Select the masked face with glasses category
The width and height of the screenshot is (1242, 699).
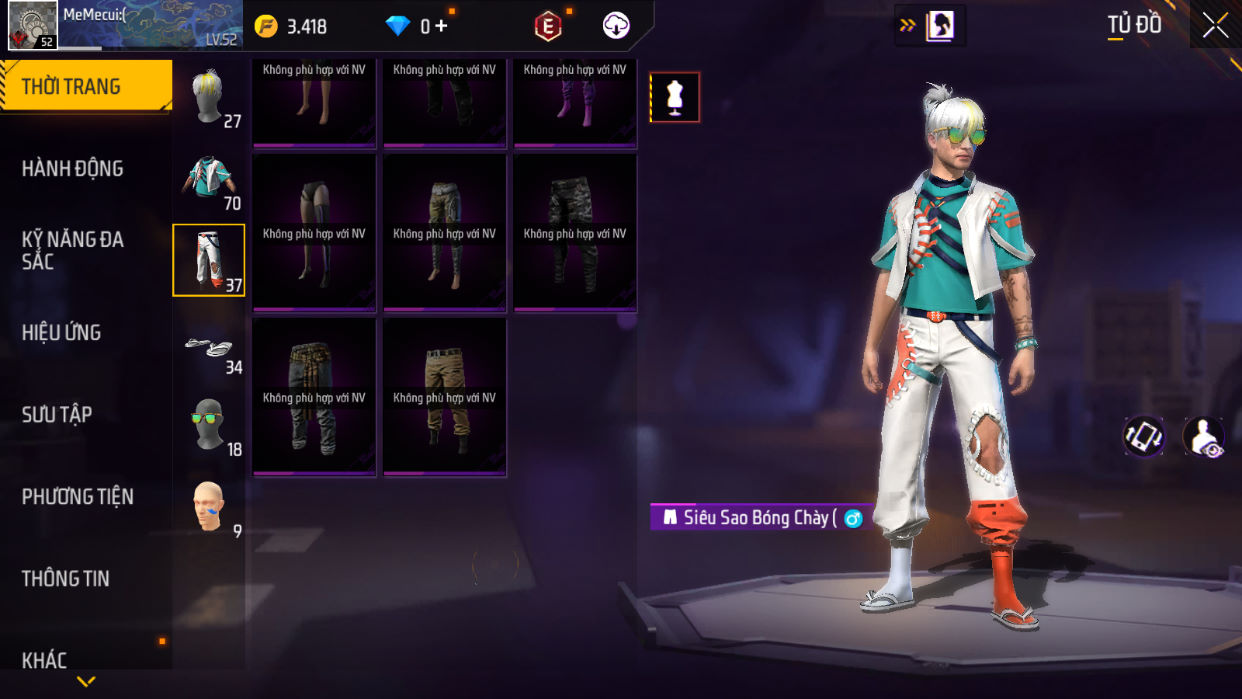pos(208,425)
